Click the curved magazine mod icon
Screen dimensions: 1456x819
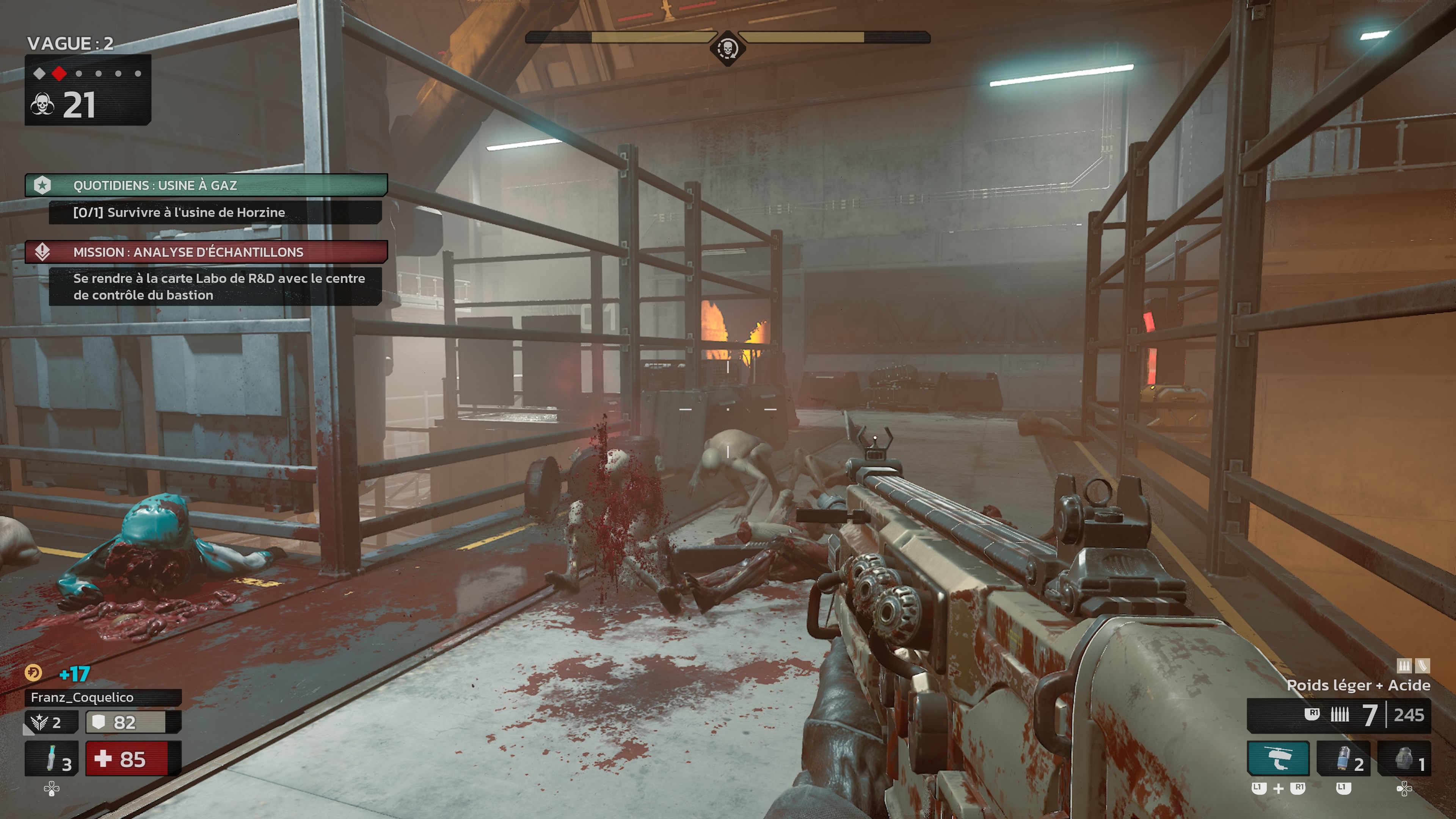[x=1423, y=666]
